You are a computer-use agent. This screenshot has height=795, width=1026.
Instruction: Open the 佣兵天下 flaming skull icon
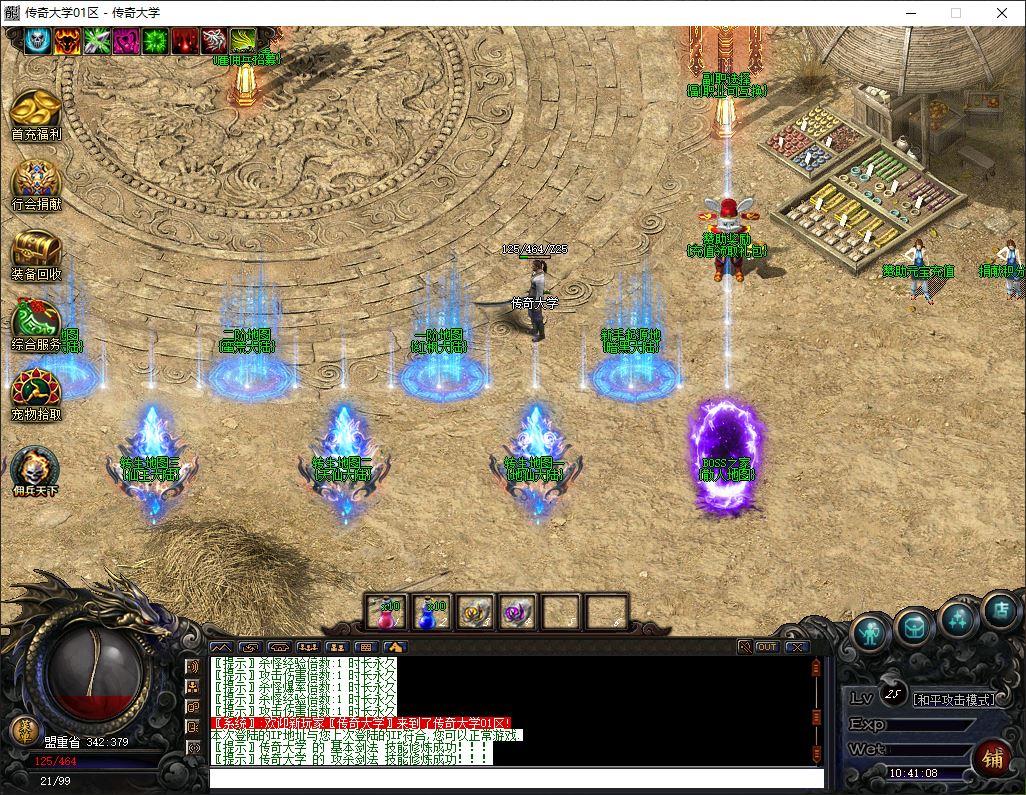pyautogui.click(x=36, y=469)
